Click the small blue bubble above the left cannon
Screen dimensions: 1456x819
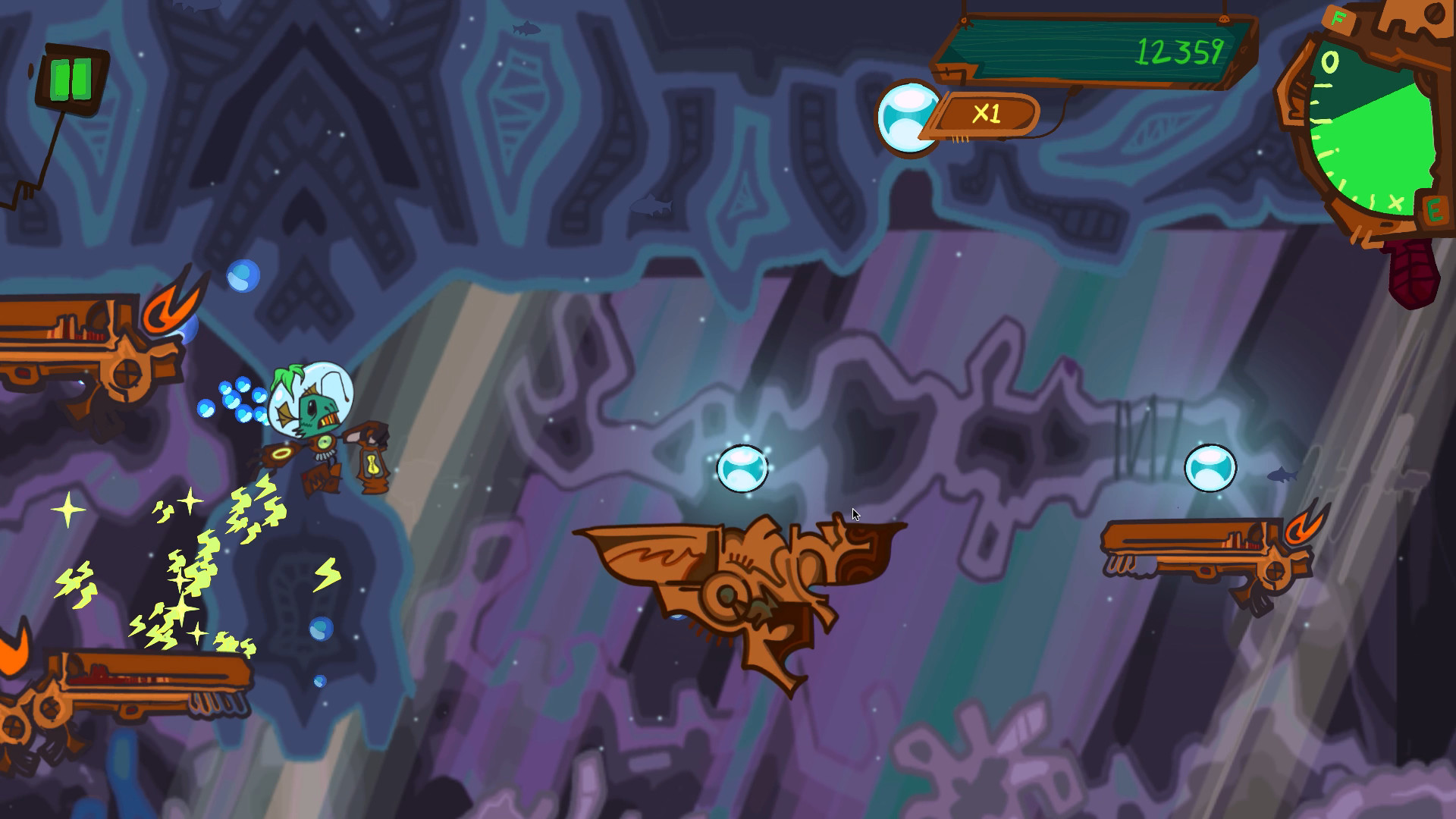[243, 275]
